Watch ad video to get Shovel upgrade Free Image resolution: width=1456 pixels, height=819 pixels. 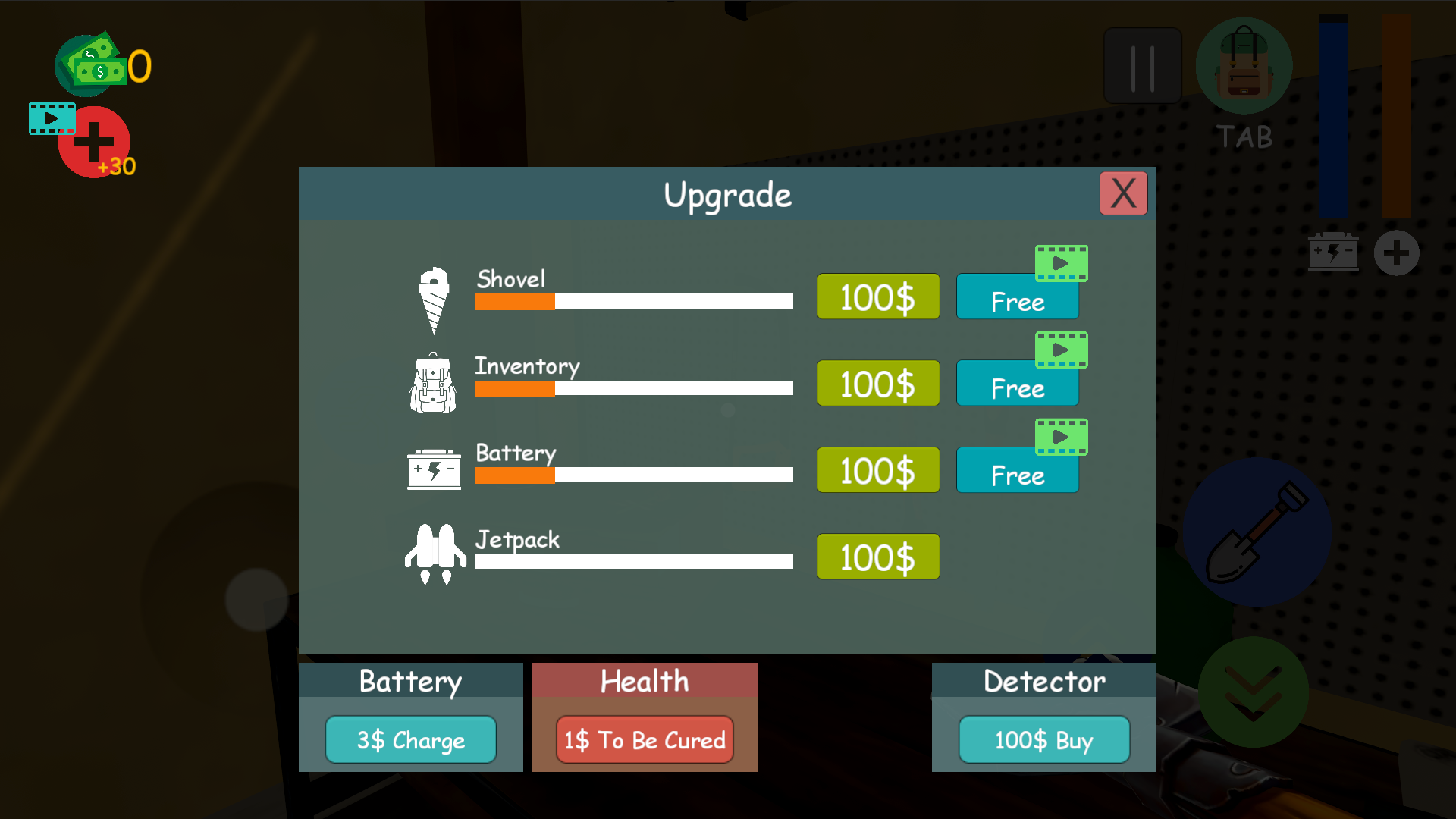click(1061, 263)
